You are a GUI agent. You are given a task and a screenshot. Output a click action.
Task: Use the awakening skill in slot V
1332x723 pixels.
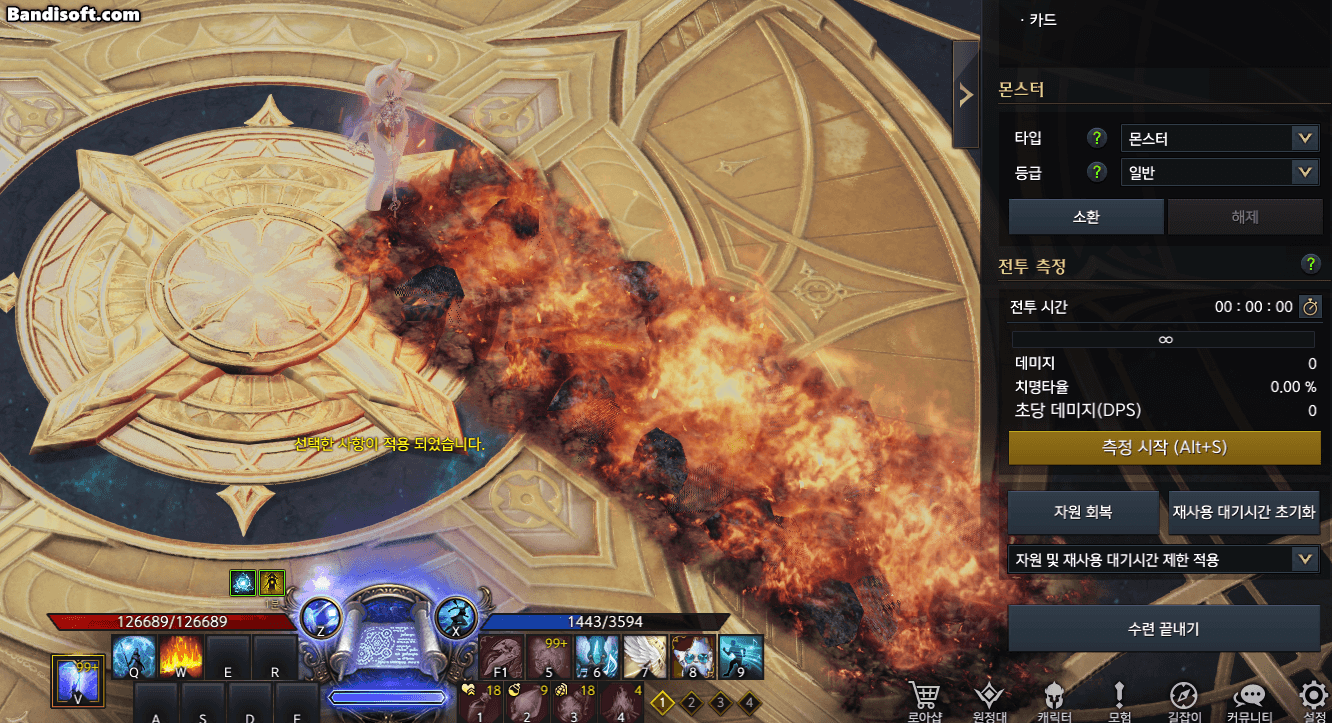[77, 679]
